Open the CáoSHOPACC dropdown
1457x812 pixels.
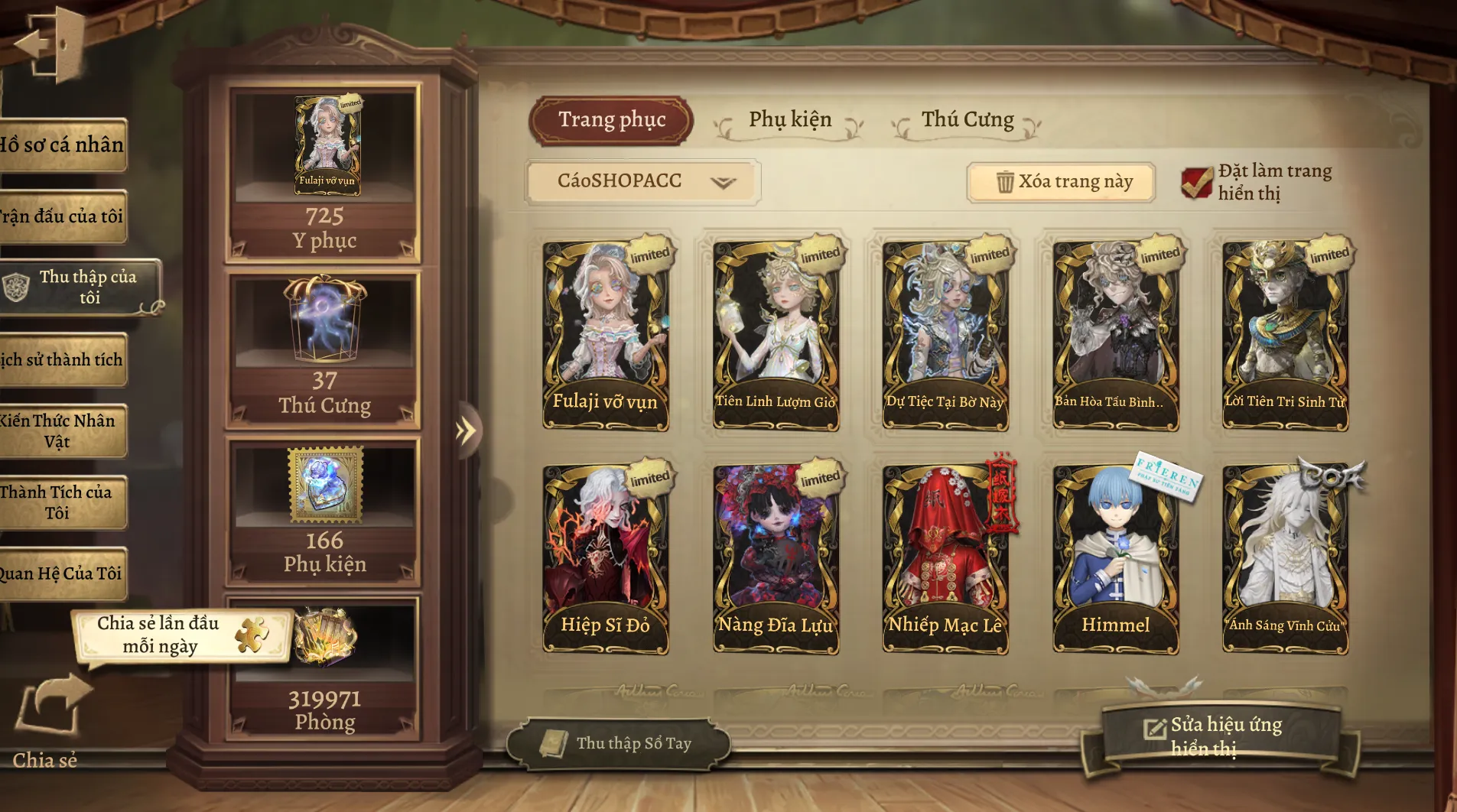coord(642,181)
